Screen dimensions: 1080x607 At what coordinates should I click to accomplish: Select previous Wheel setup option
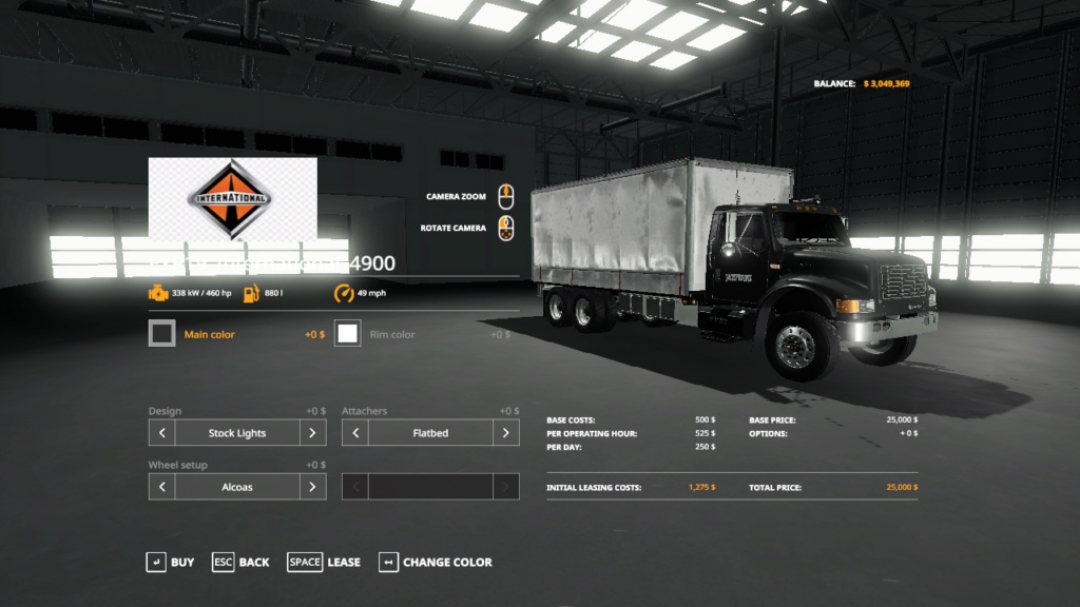[162, 487]
